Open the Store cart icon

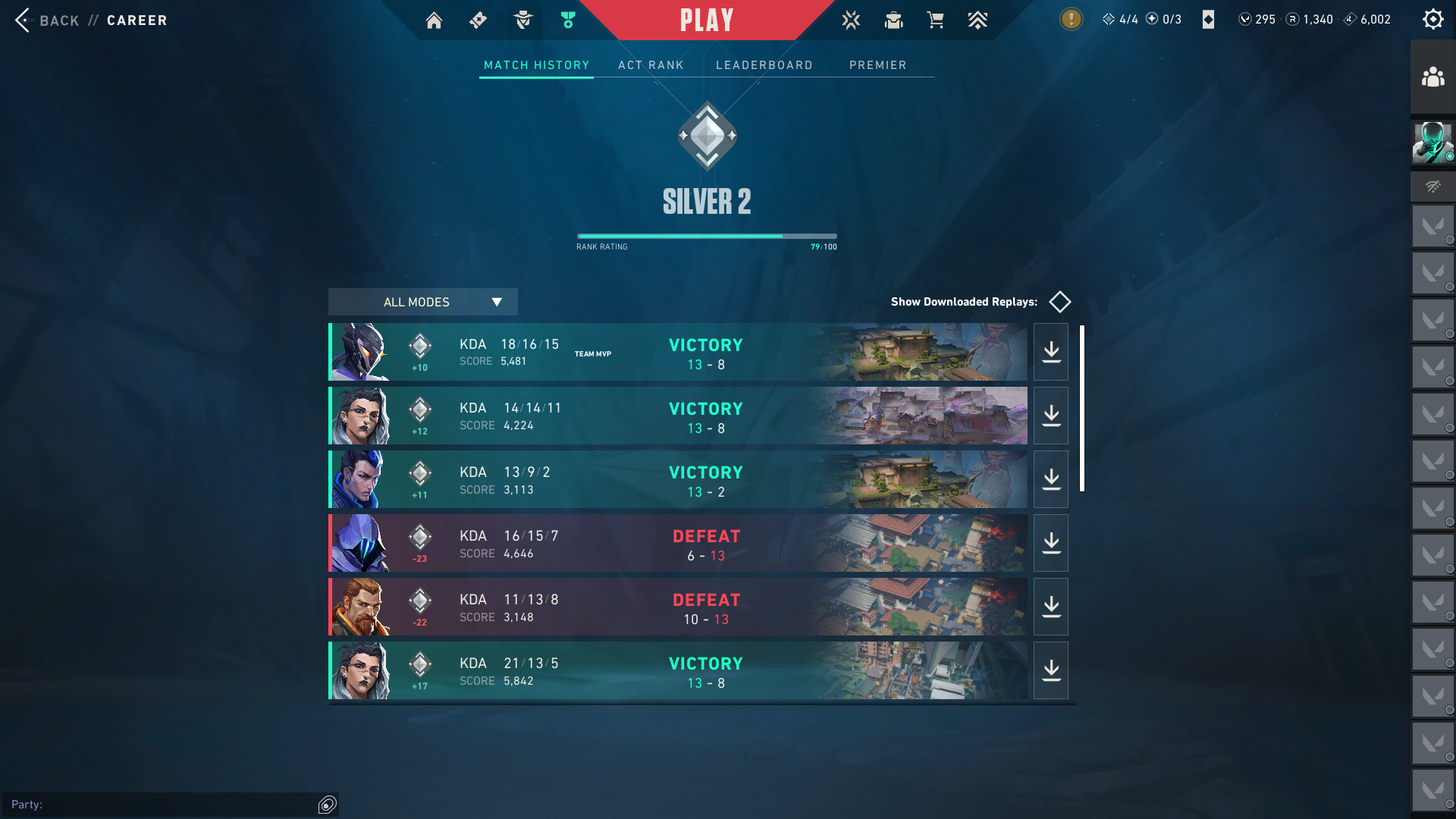tap(936, 20)
